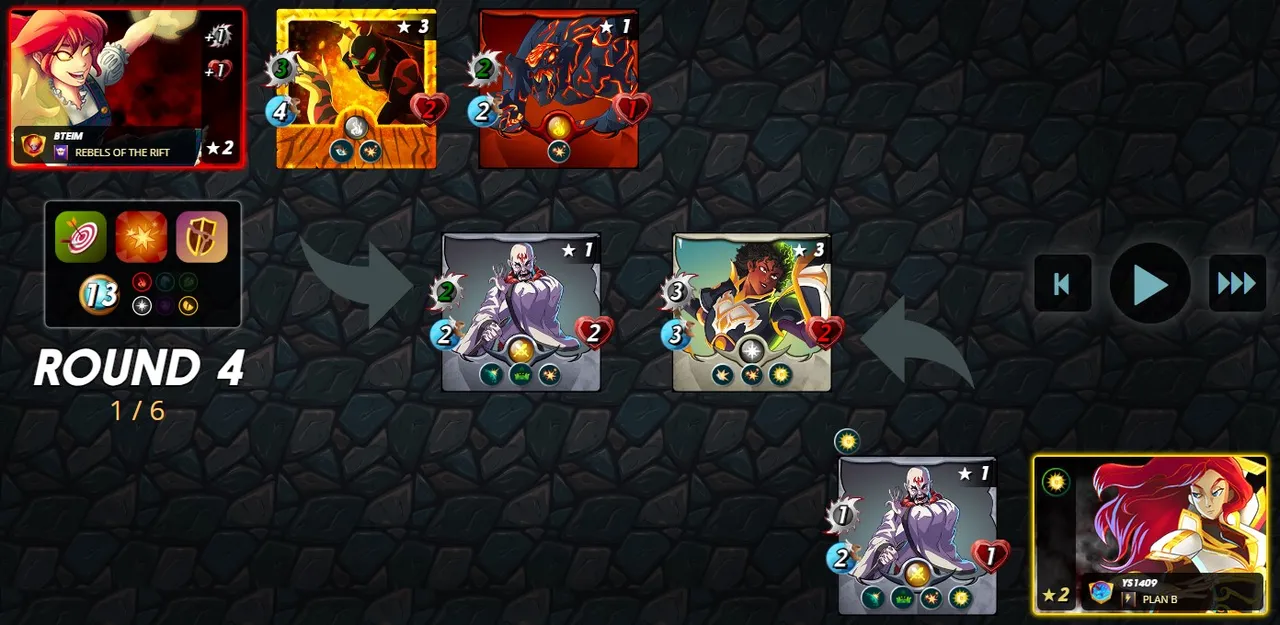Select the YS1409 summoner card

point(1150,533)
